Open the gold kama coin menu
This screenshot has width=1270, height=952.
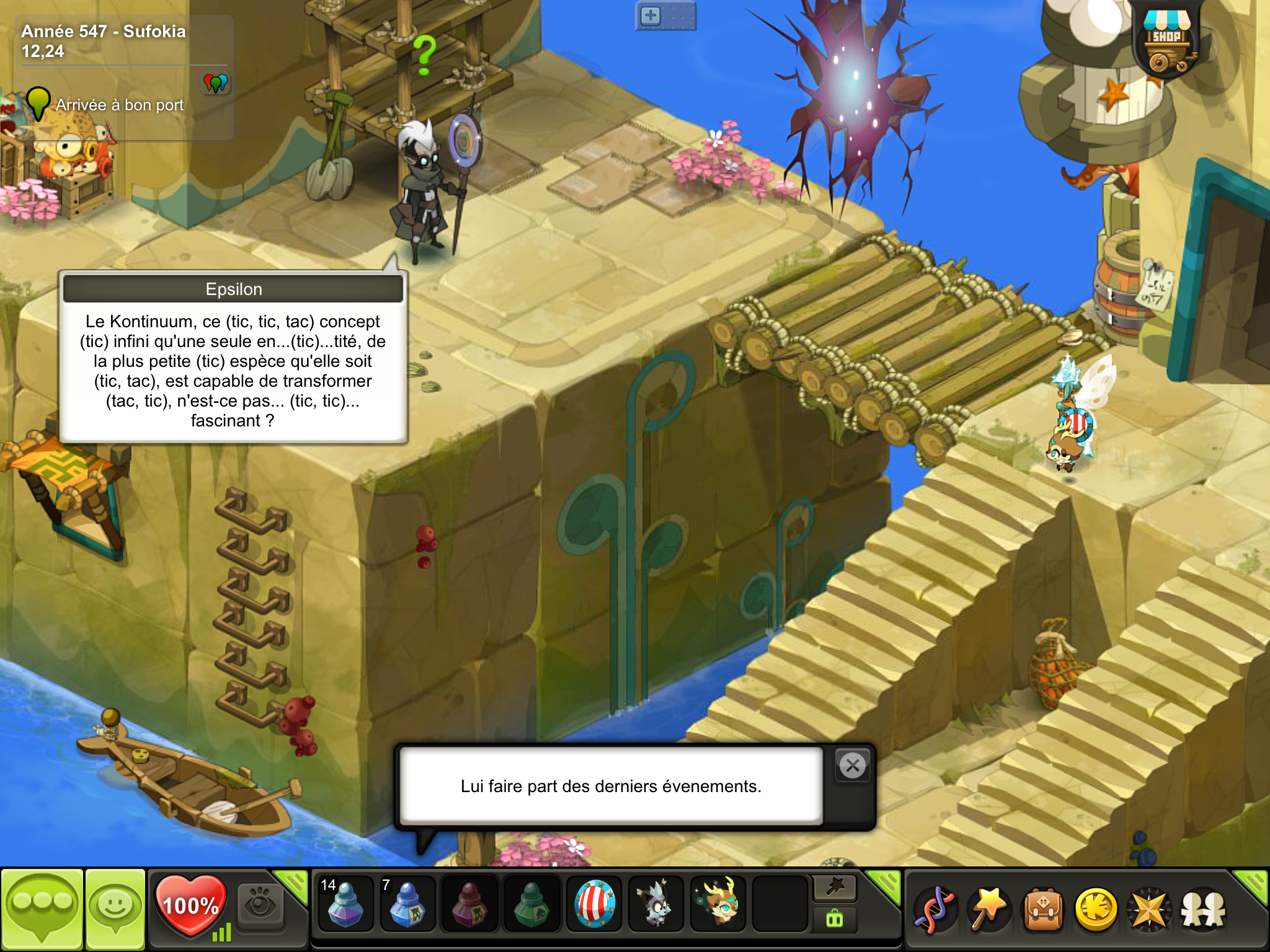coord(1096,910)
